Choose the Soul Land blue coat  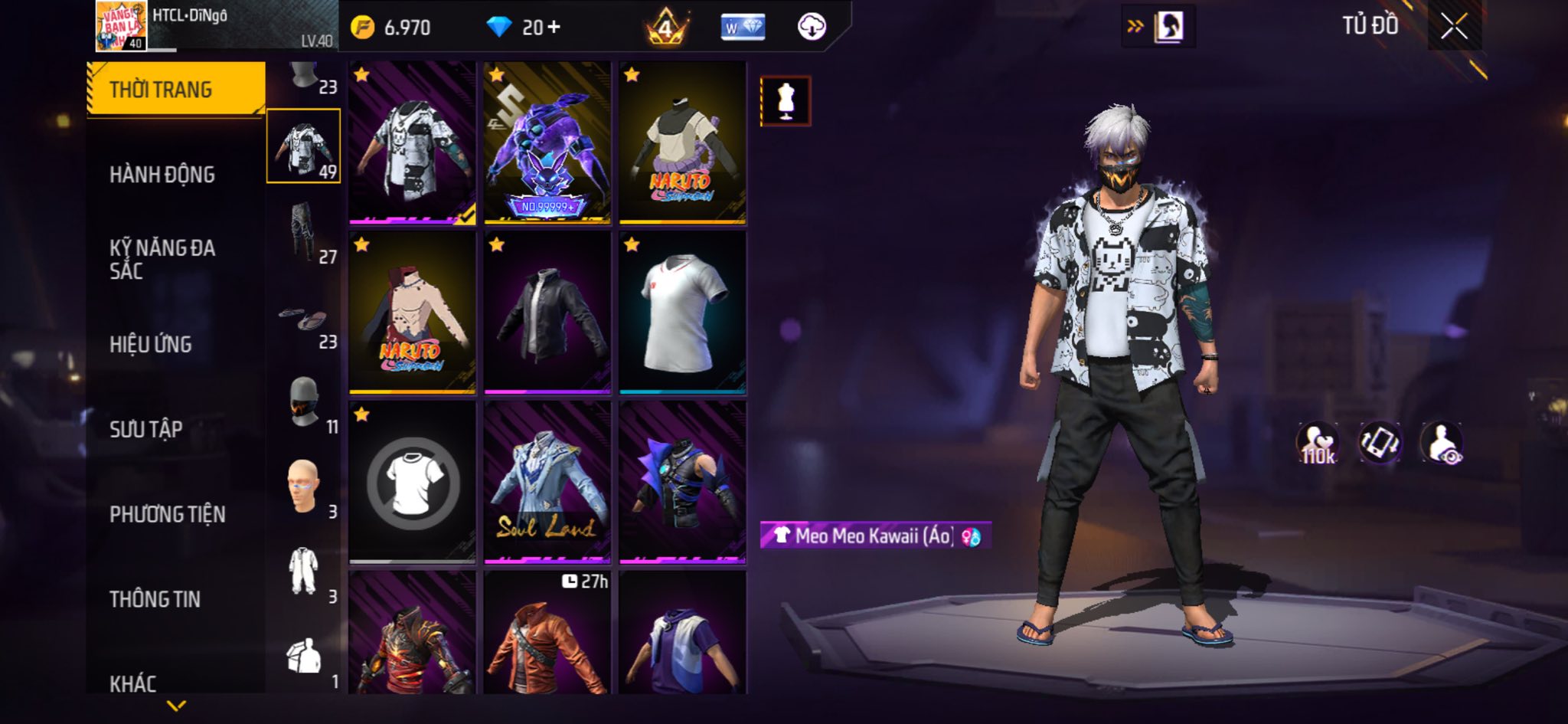point(547,483)
